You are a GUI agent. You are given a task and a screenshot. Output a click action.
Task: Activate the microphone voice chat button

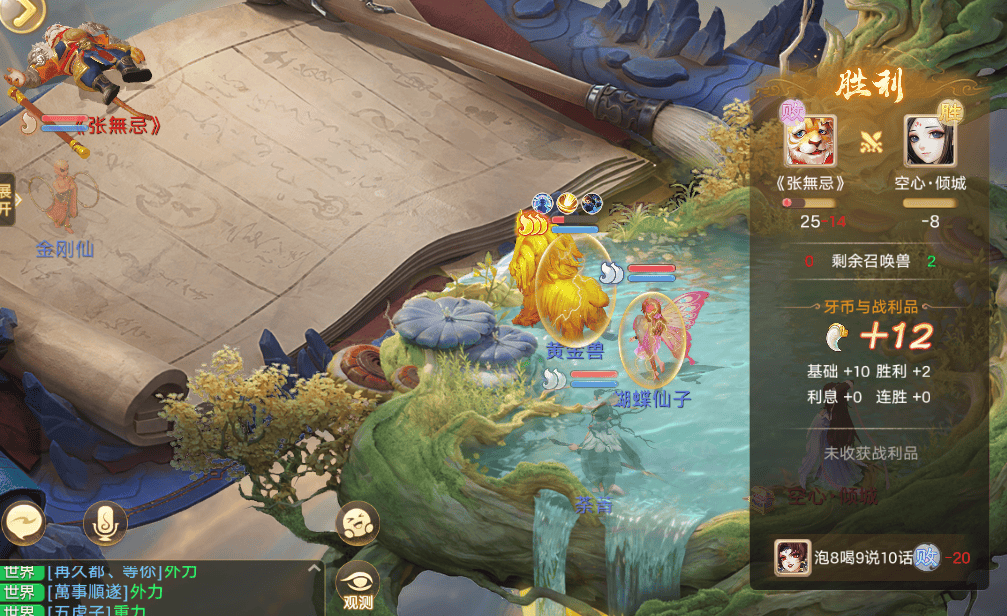click(x=105, y=523)
